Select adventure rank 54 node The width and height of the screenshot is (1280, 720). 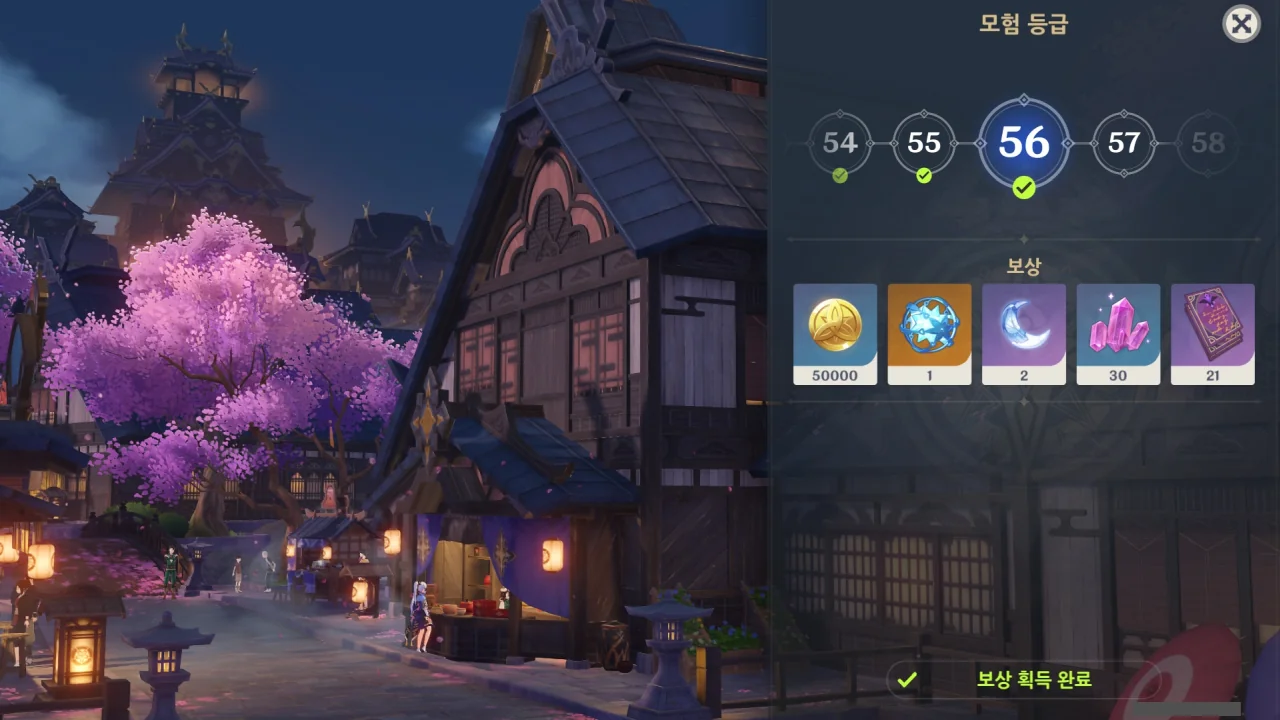coord(840,144)
